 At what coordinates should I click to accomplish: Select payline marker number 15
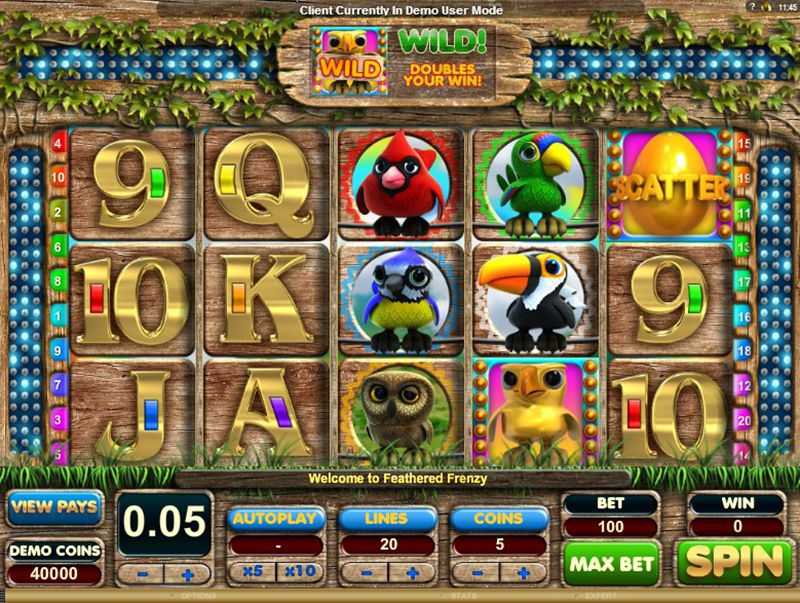point(743,143)
